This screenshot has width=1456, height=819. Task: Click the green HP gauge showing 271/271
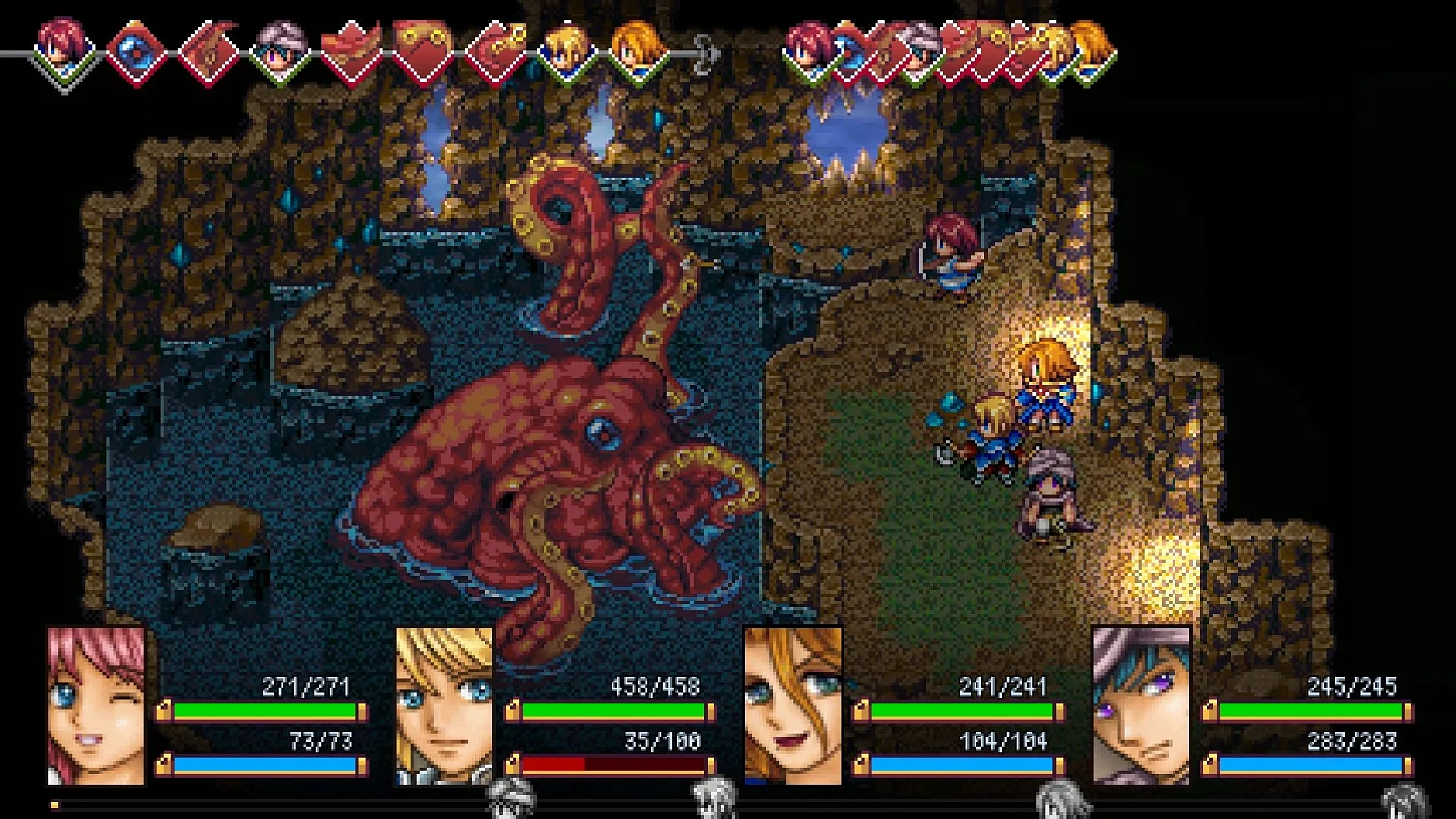[264, 709]
